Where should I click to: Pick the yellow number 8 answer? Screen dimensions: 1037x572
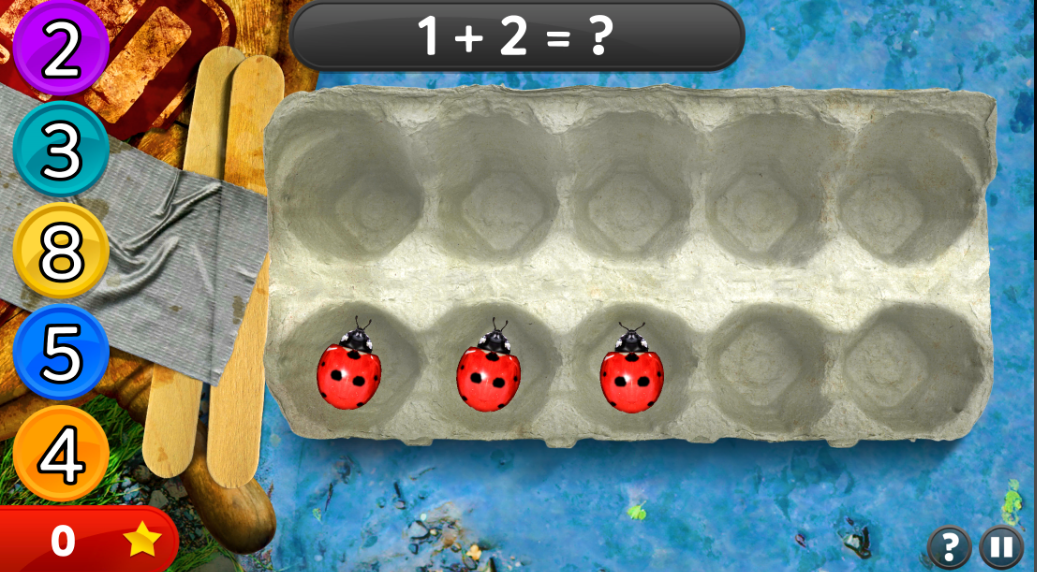(60, 251)
